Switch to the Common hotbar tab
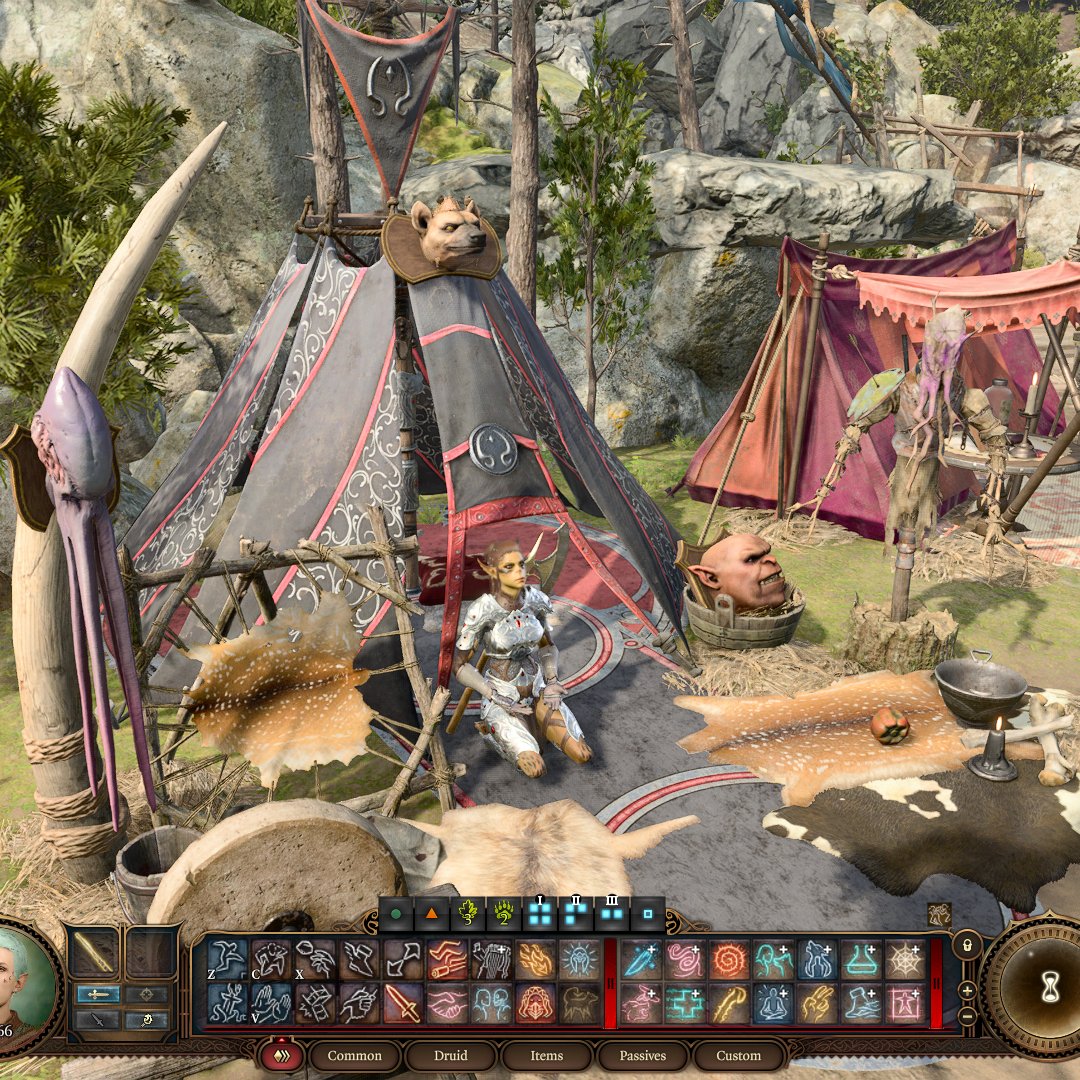Screen dimensions: 1080x1080 pos(354,1056)
